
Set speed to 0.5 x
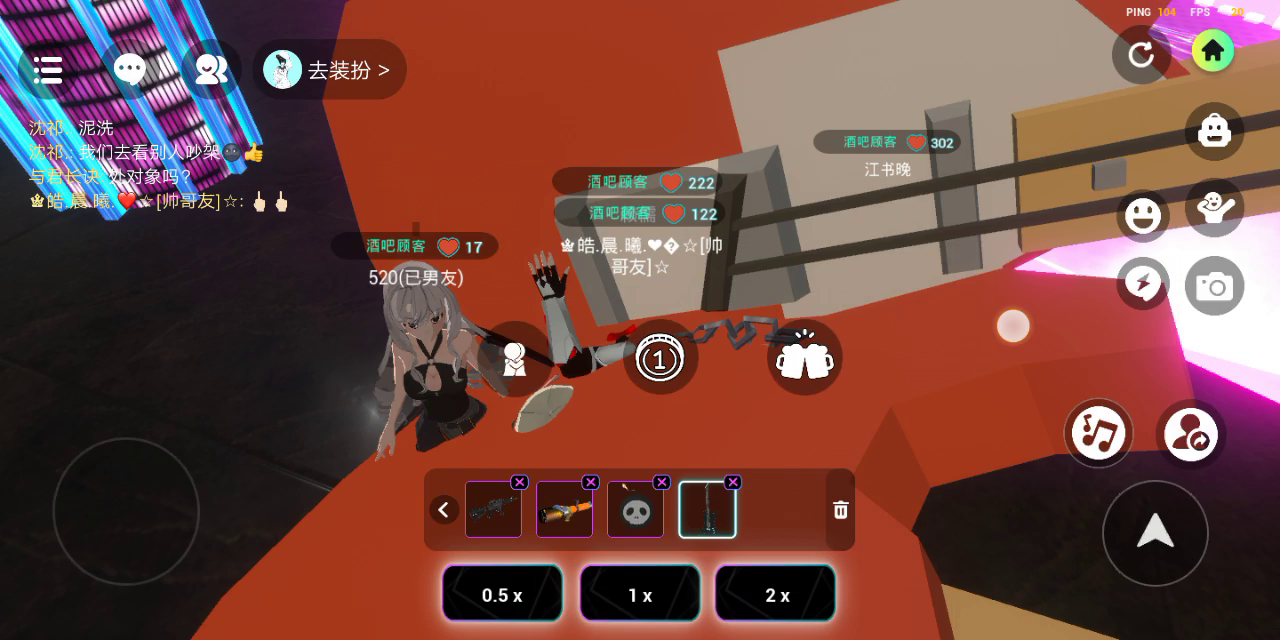pos(502,594)
